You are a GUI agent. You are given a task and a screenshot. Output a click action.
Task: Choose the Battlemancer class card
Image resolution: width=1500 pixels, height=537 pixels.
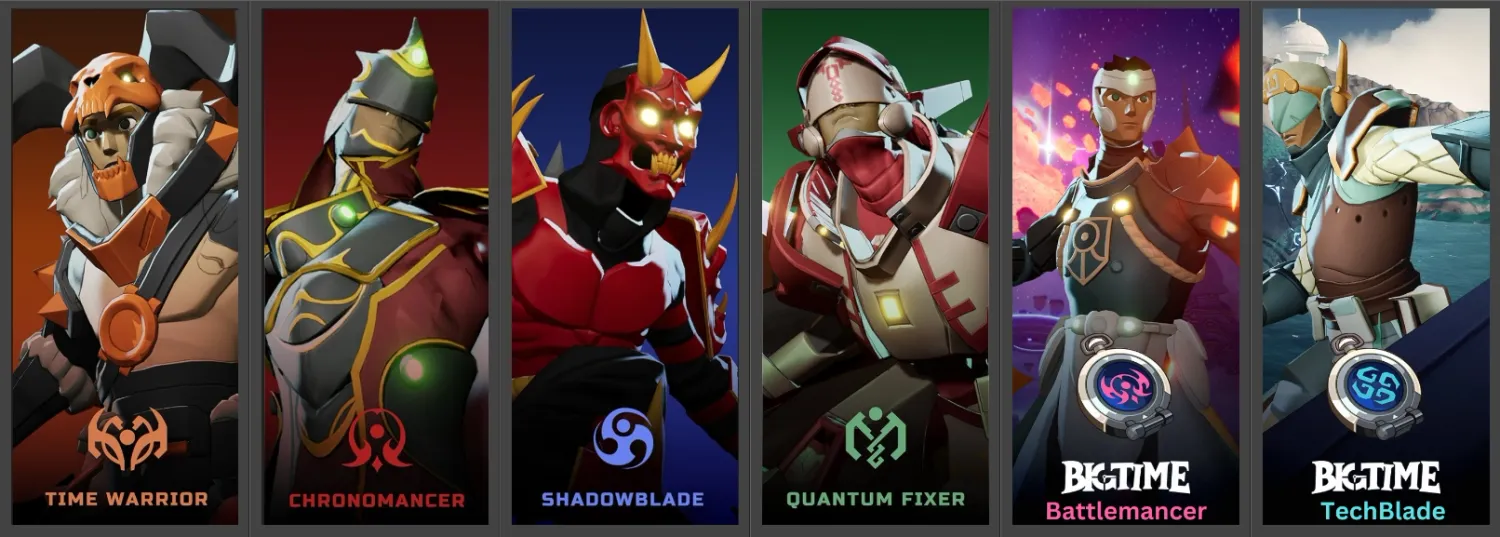(1125, 267)
